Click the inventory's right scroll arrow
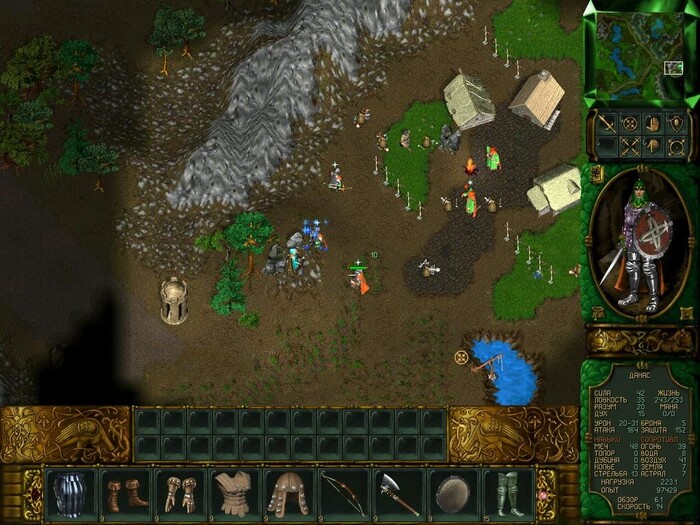This screenshot has height=525, width=700. 546,492
